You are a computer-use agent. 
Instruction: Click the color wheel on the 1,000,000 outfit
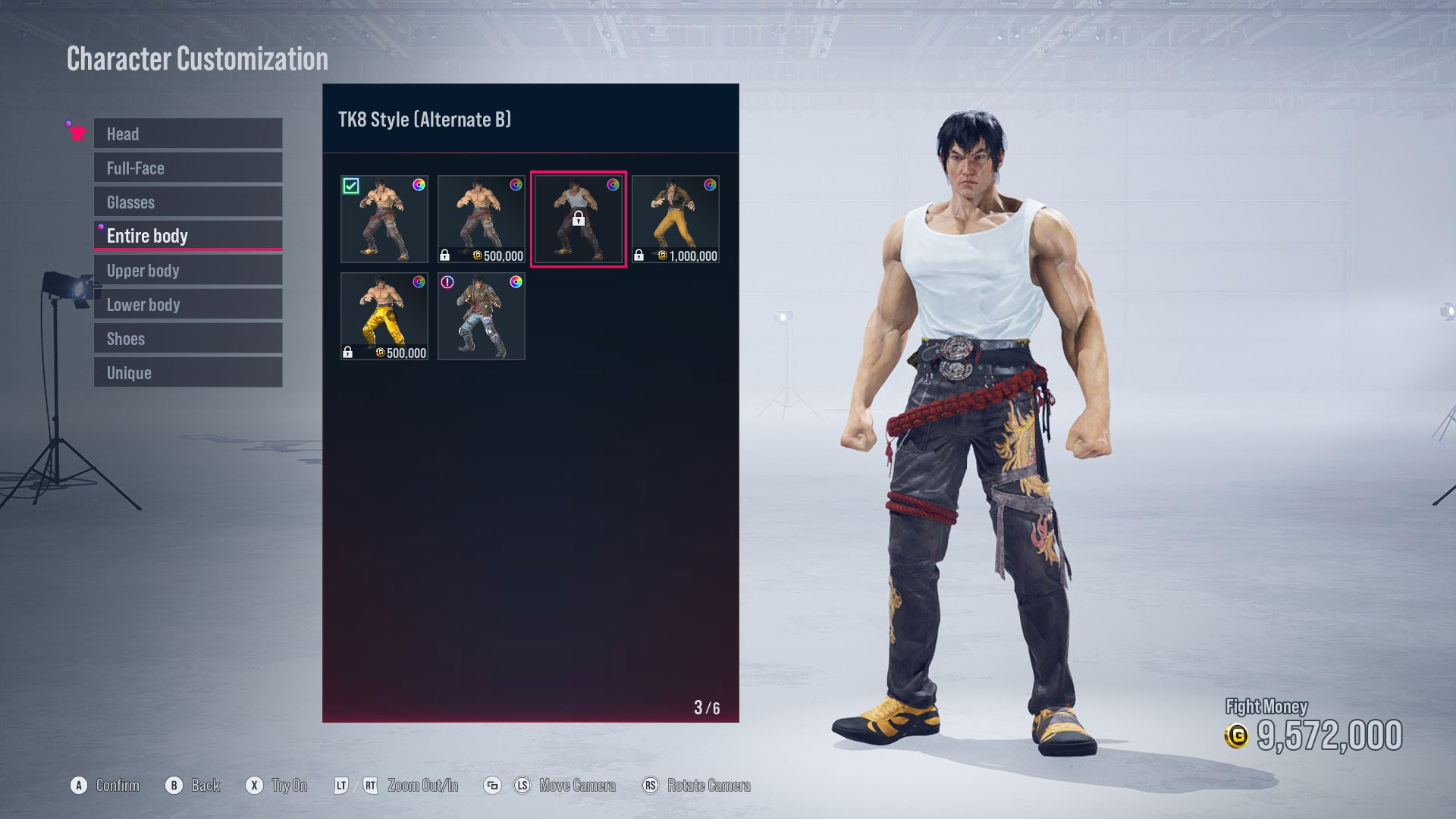click(x=709, y=184)
